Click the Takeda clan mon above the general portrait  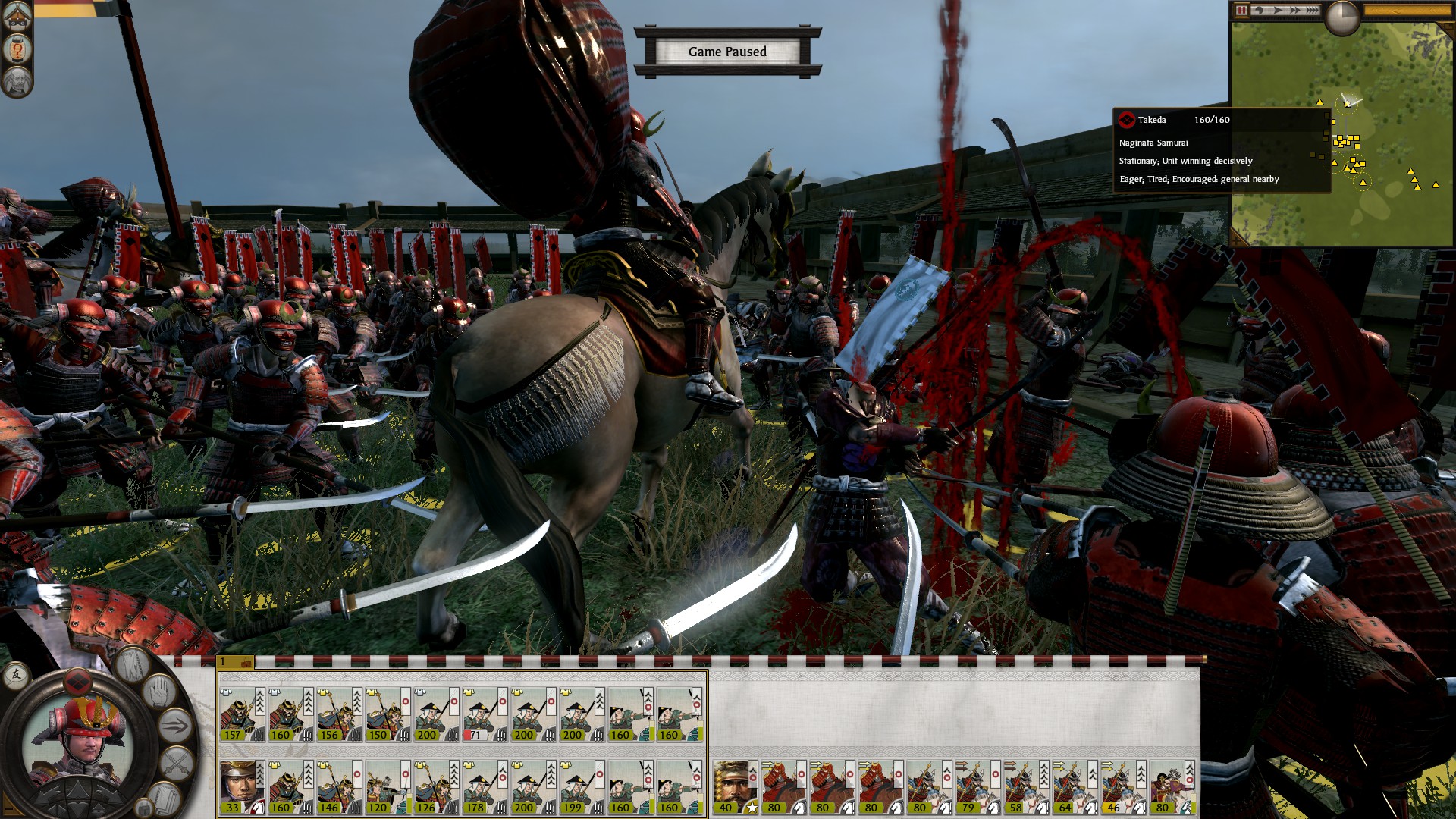(x=77, y=682)
